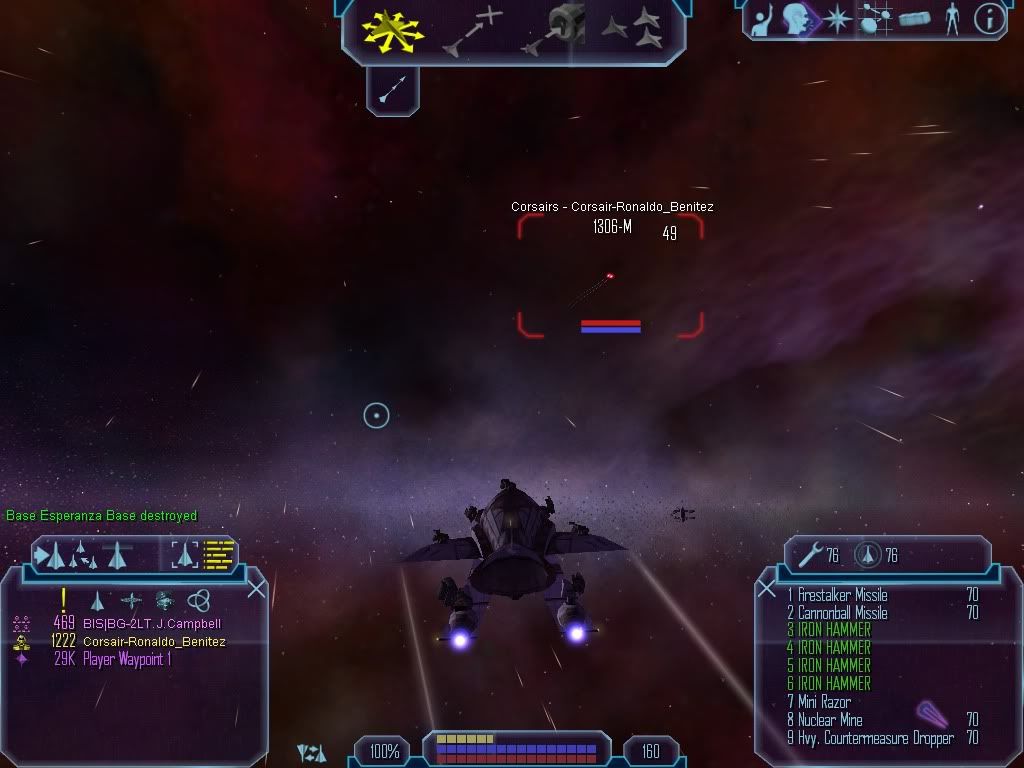This screenshot has height=768, width=1024.
Task: Click the small arrow icon below maneuver bar
Action: (392, 92)
